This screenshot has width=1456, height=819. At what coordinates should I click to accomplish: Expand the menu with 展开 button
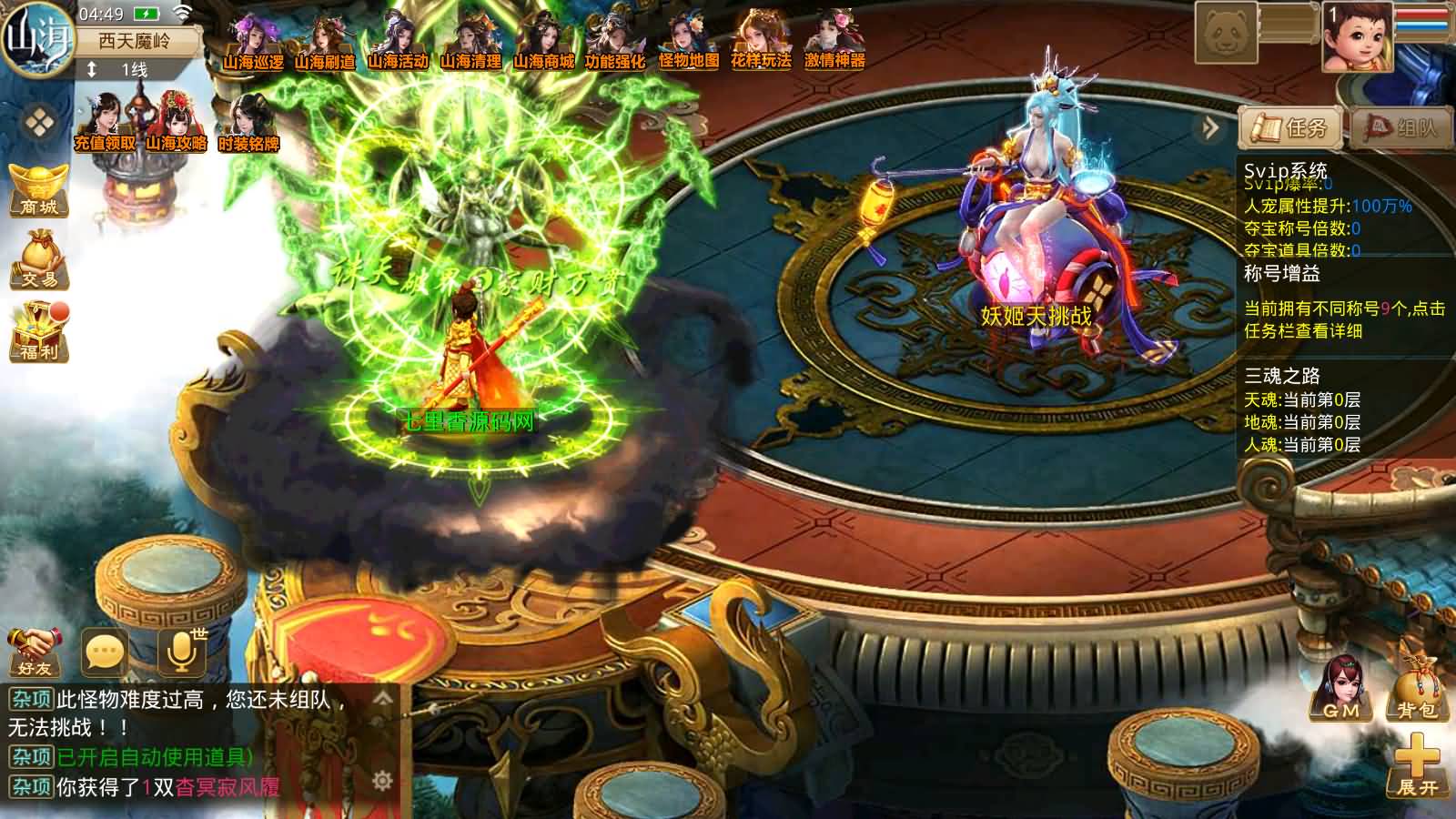pyautogui.click(x=1417, y=767)
